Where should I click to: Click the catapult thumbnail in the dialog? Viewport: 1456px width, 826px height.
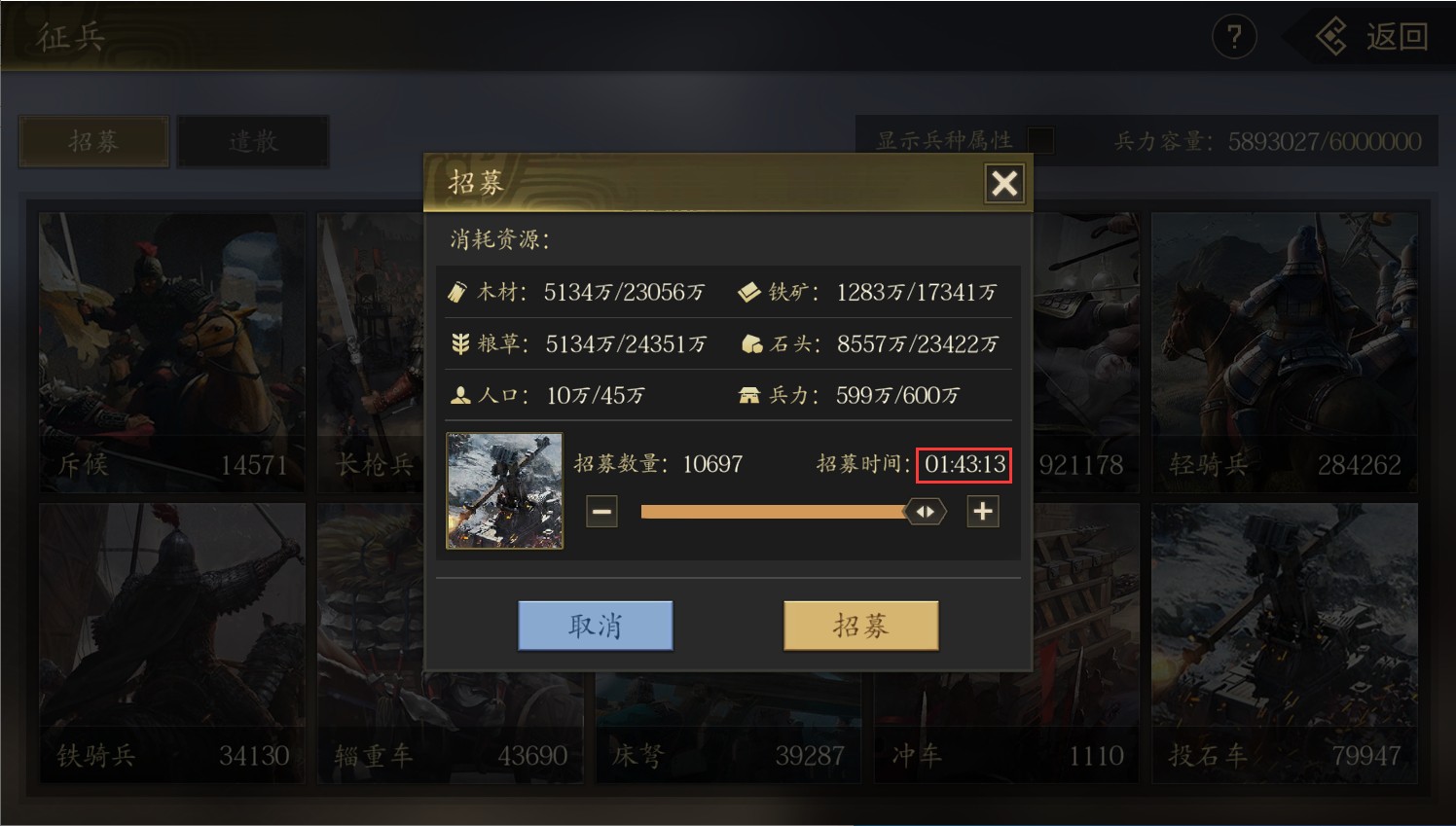coord(504,490)
